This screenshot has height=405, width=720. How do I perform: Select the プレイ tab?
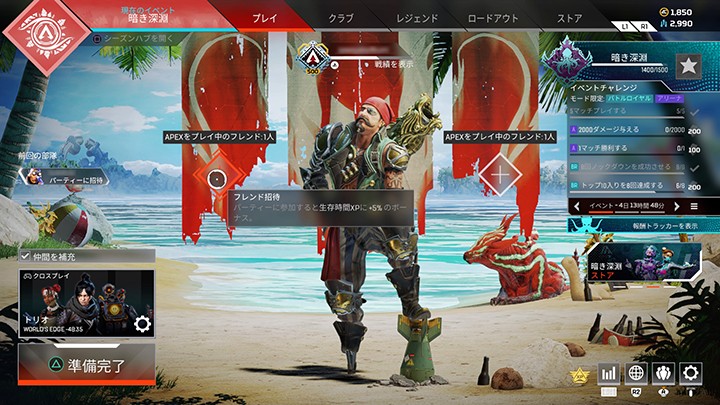coord(264,18)
